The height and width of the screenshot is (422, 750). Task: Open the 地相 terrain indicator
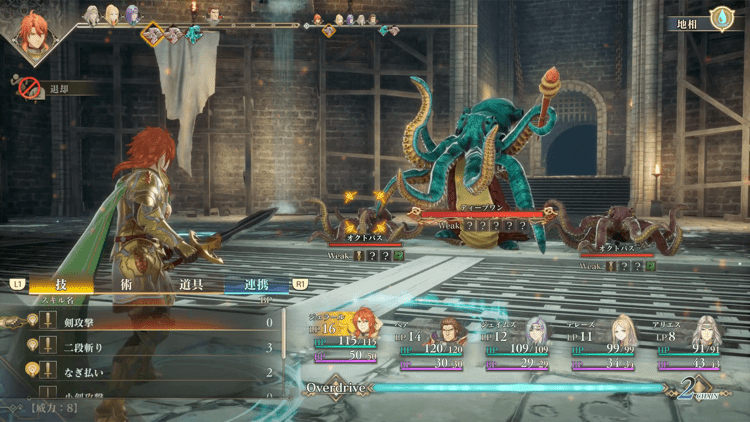[704, 21]
